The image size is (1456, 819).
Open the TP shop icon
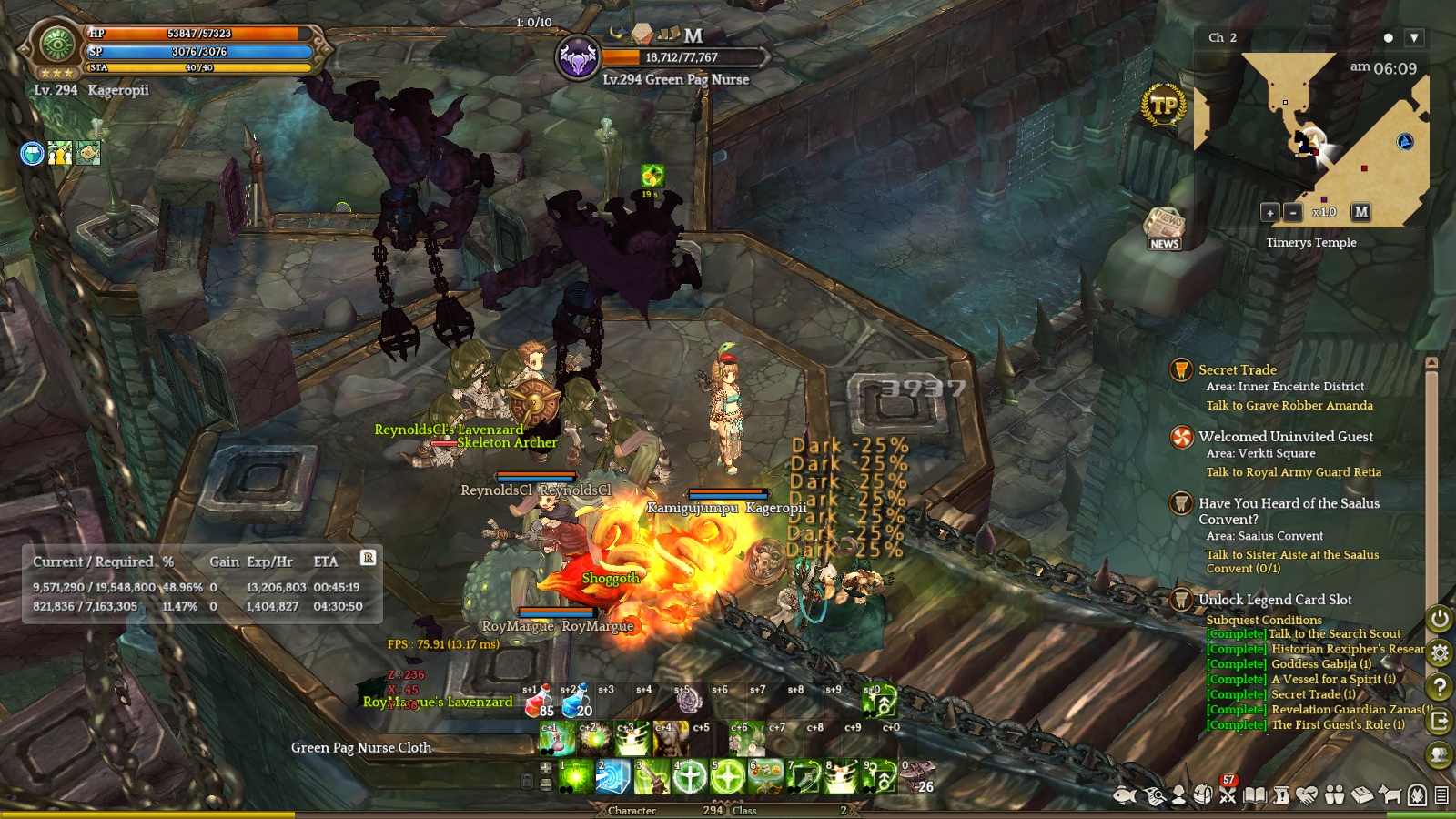[1164, 106]
